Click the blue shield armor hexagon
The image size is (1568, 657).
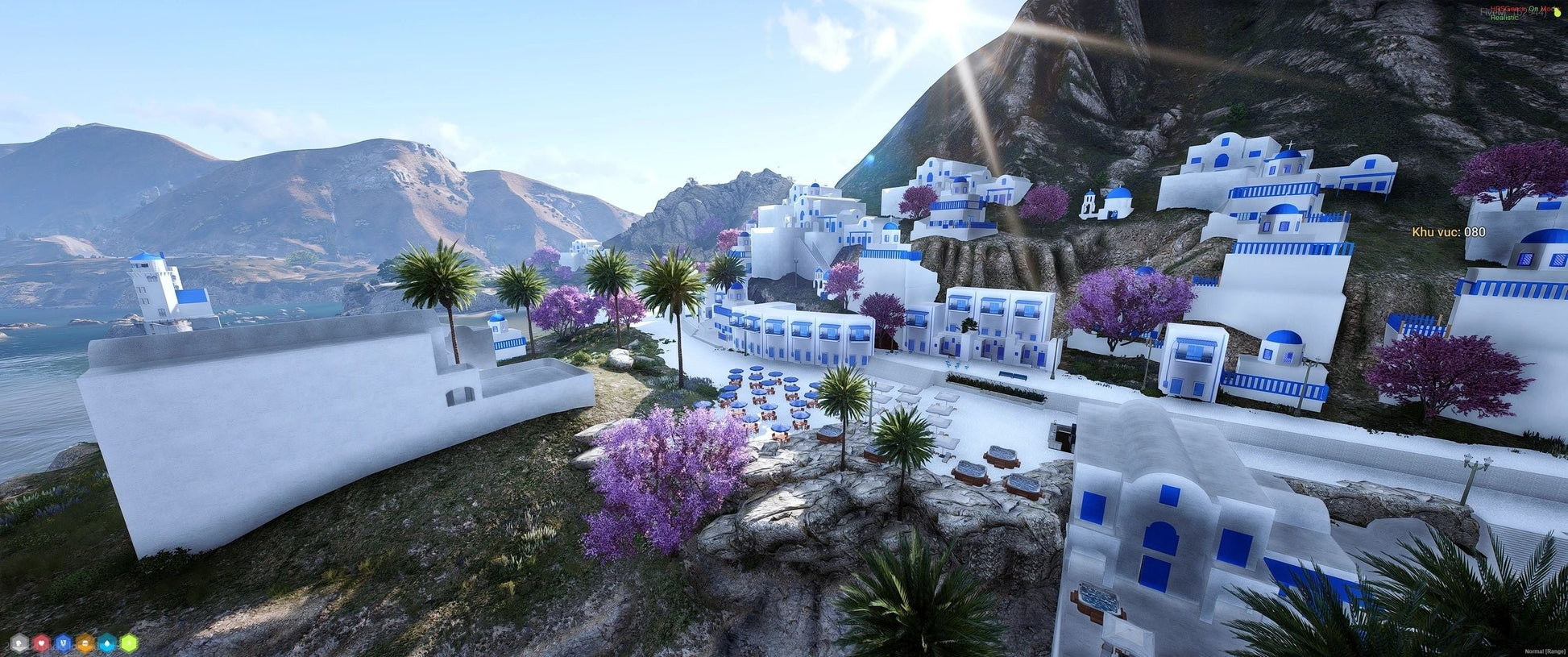[x=63, y=643]
